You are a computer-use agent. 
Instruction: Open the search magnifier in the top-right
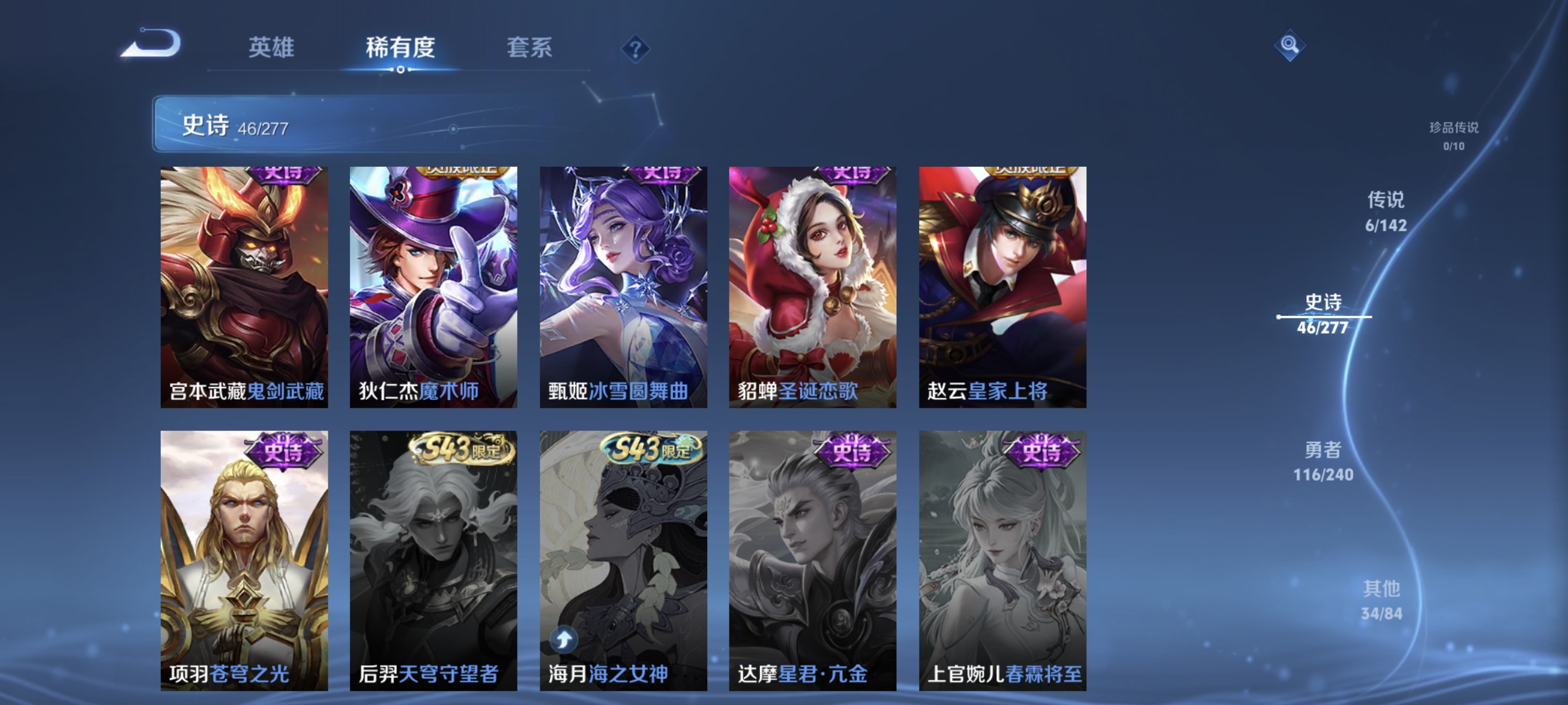pyautogui.click(x=1290, y=46)
